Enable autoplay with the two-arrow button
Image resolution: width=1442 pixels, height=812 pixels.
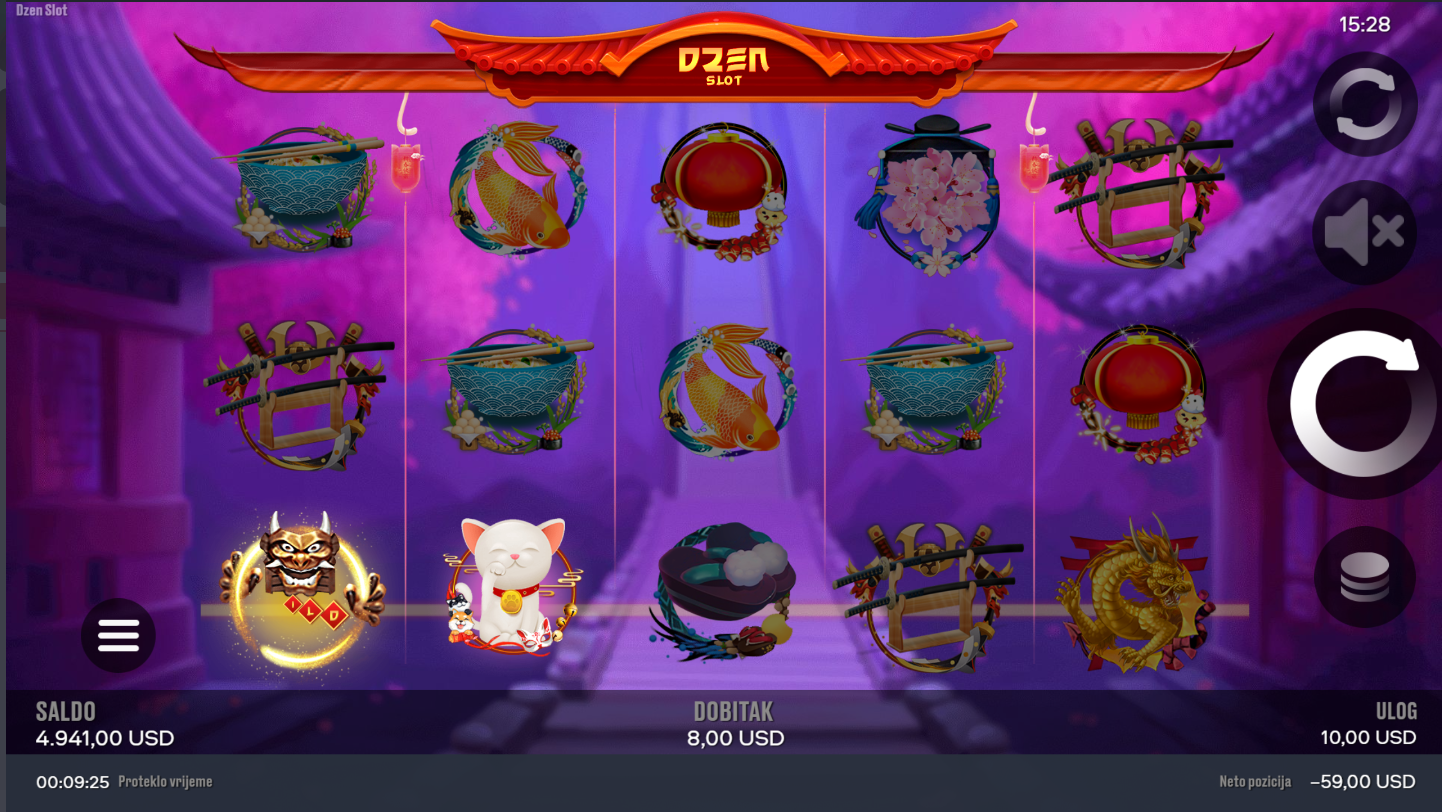point(1365,104)
